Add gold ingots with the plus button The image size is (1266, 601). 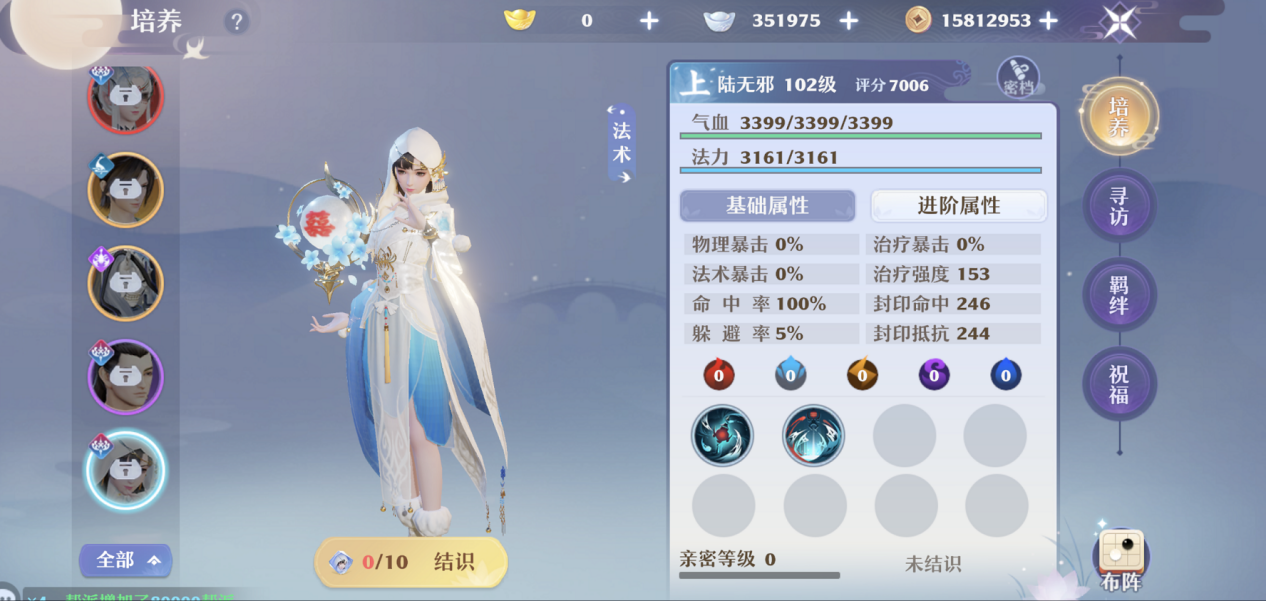(x=649, y=21)
